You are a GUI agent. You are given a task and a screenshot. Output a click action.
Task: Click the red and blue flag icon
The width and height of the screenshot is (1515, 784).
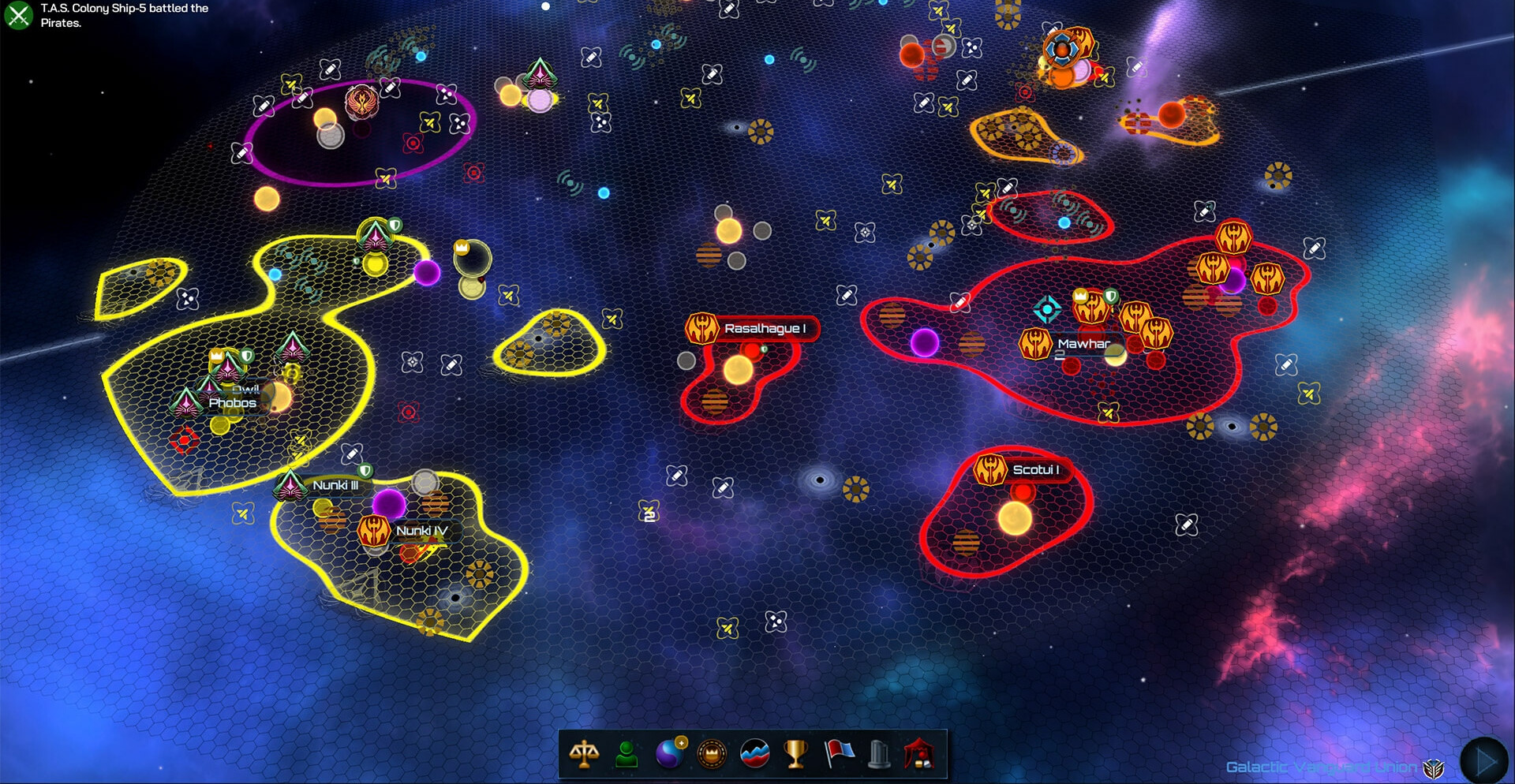839,753
